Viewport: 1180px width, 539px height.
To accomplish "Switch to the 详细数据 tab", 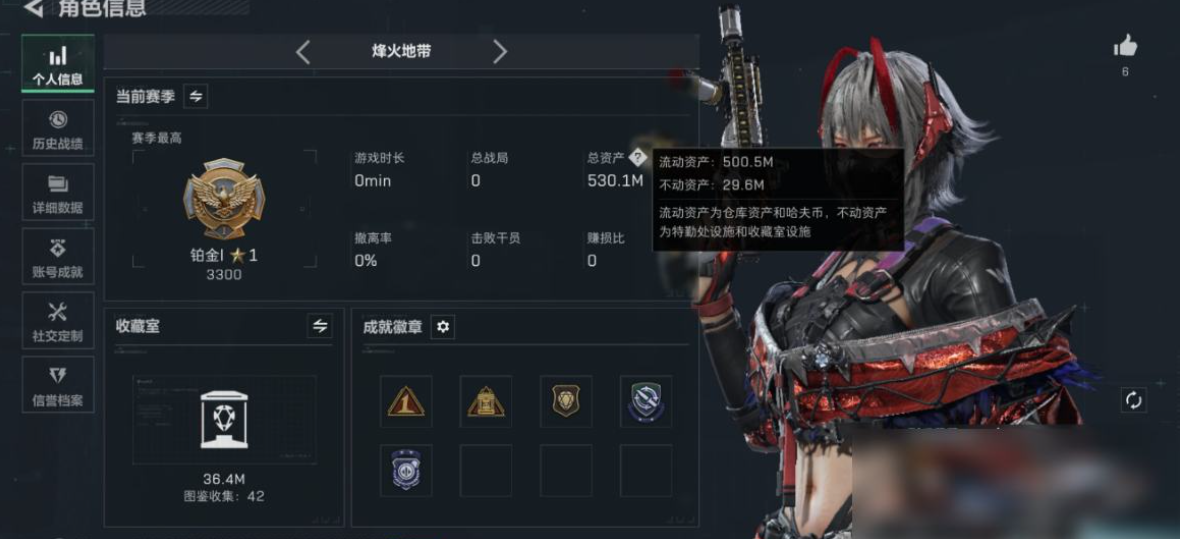I will coord(58,193).
